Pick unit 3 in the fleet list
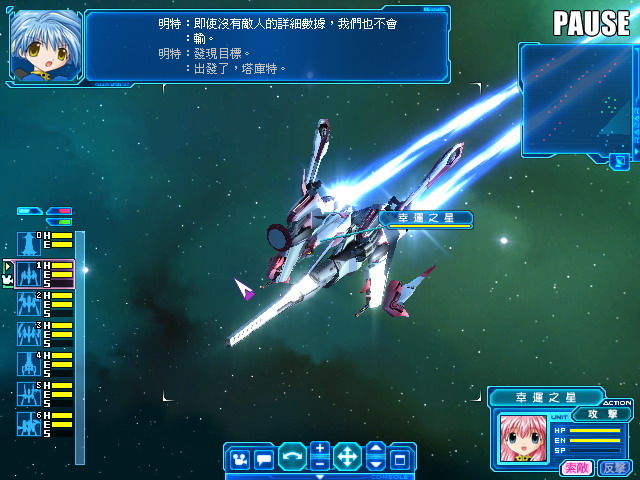640x480 pixels. 28,333
